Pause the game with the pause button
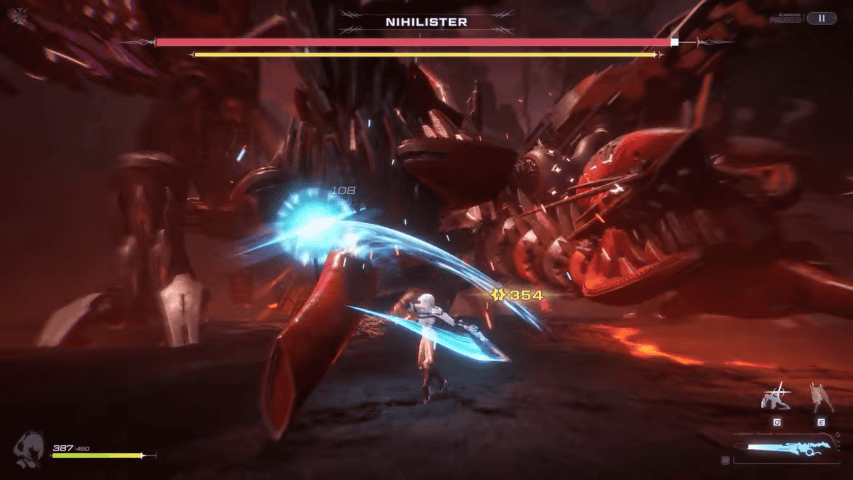Screen dimensions: 853x480 click(x=821, y=18)
